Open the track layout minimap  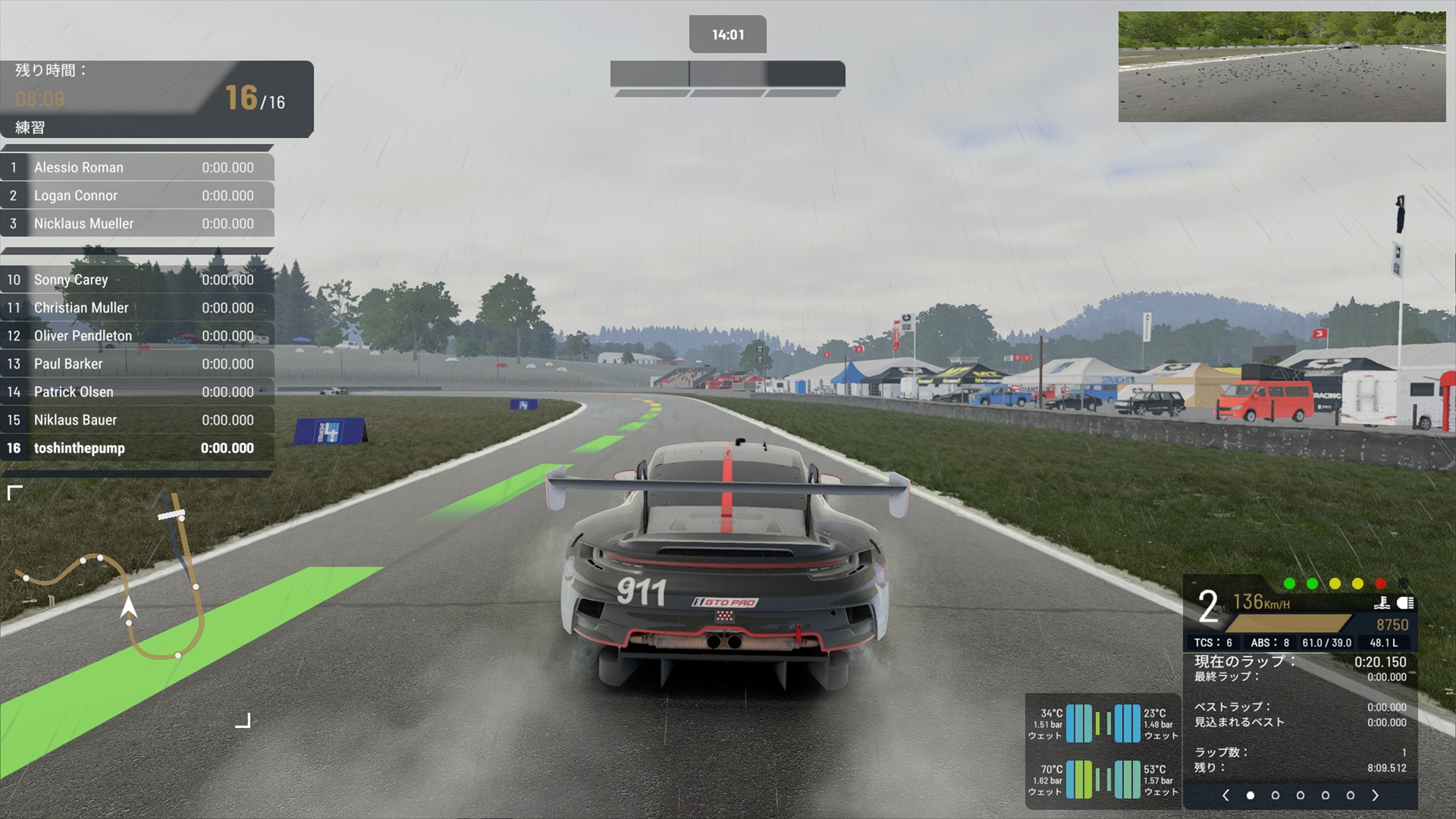[x=129, y=603]
